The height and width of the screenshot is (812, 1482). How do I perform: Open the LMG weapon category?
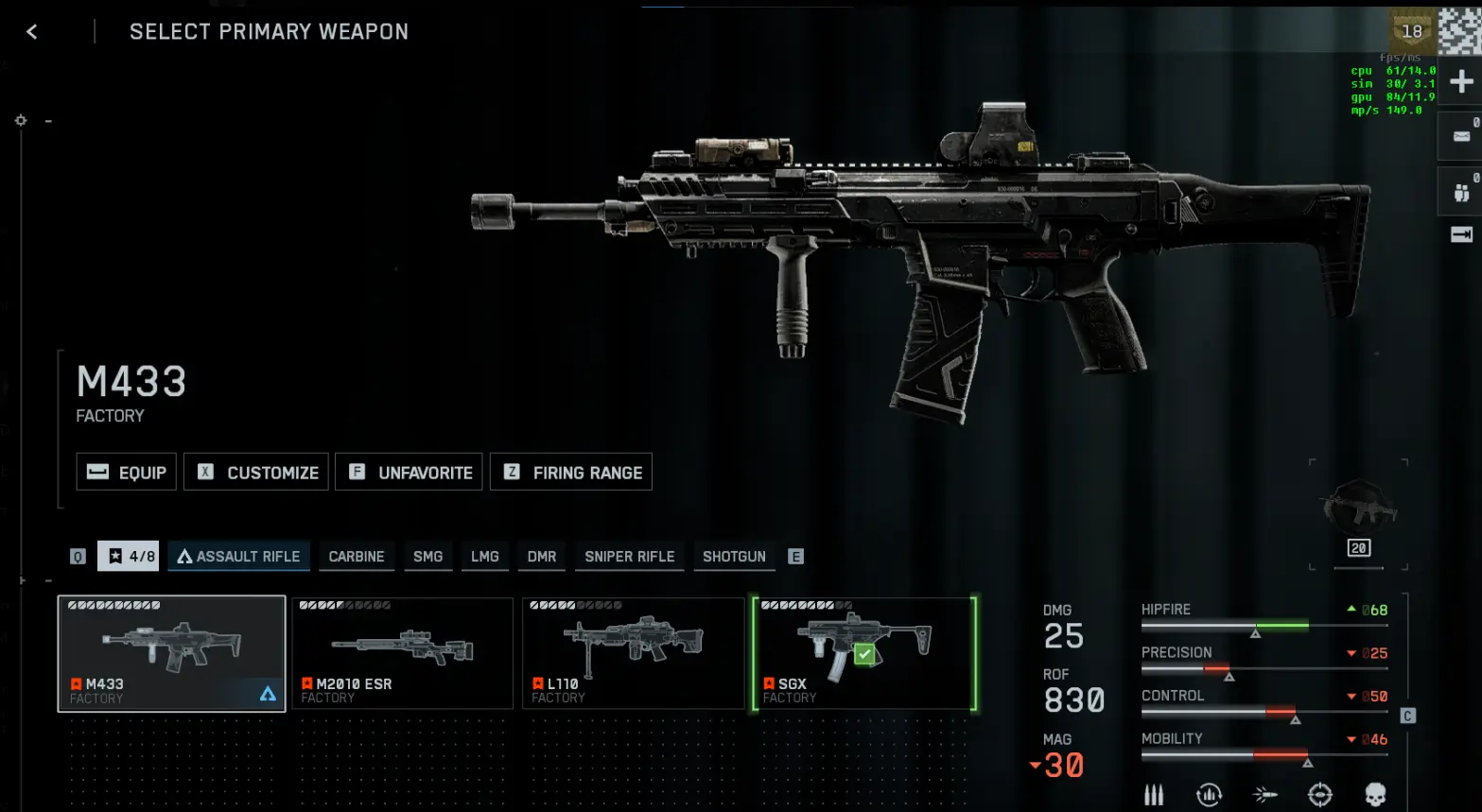[485, 556]
